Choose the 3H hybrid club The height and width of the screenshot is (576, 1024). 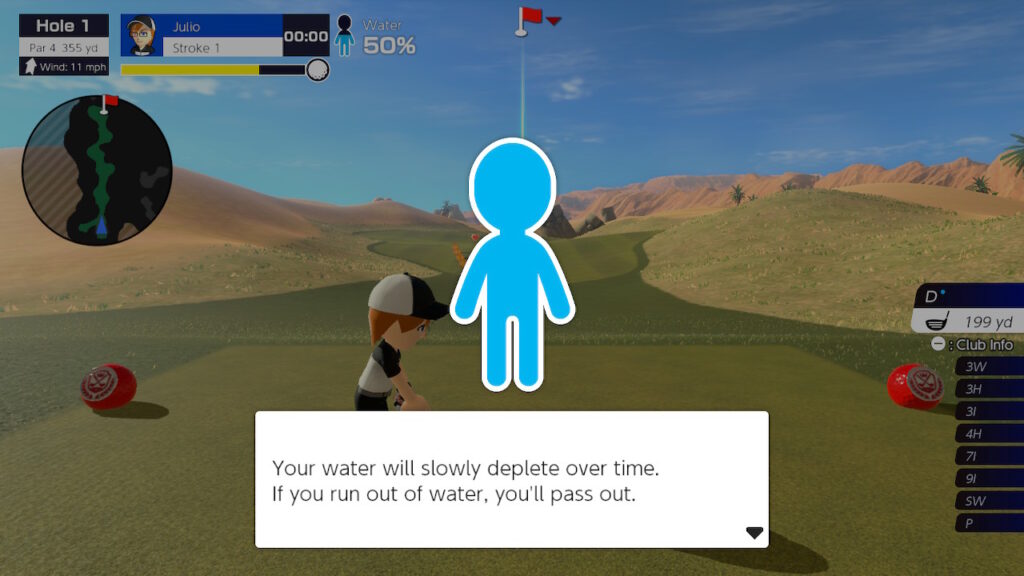tap(986, 389)
